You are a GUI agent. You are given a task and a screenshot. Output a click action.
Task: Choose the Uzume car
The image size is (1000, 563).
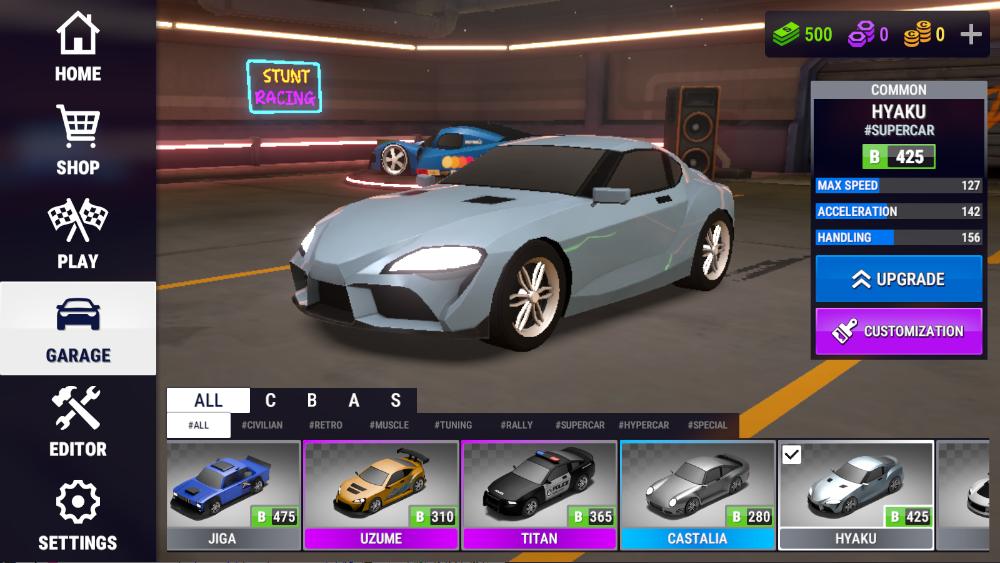(x=380, y=495)
